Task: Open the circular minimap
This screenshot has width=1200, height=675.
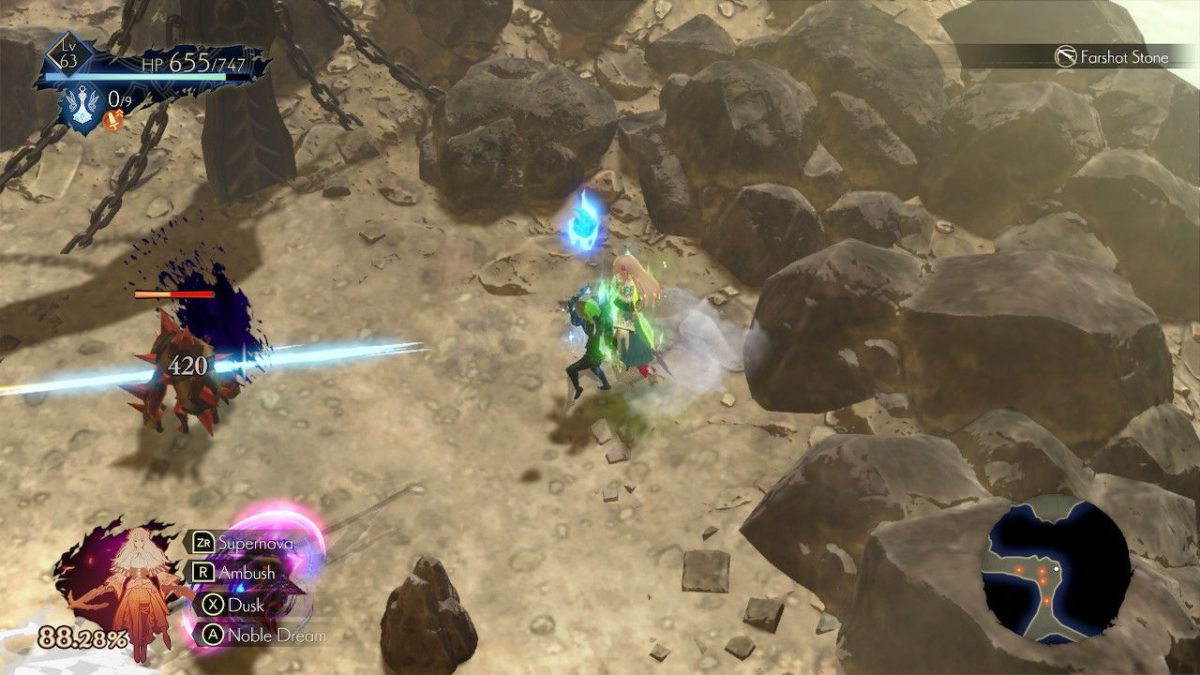Action: click(x=1056, y=570)
